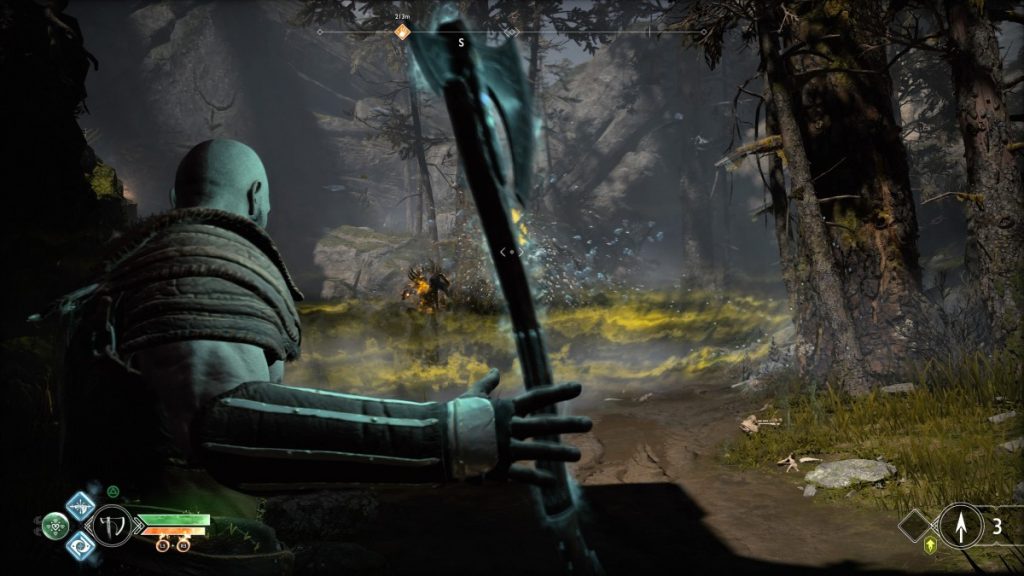This screenshot has height=576, width=1024.
Task: Select the arrow icon in the circle
Action: point(959,525)
